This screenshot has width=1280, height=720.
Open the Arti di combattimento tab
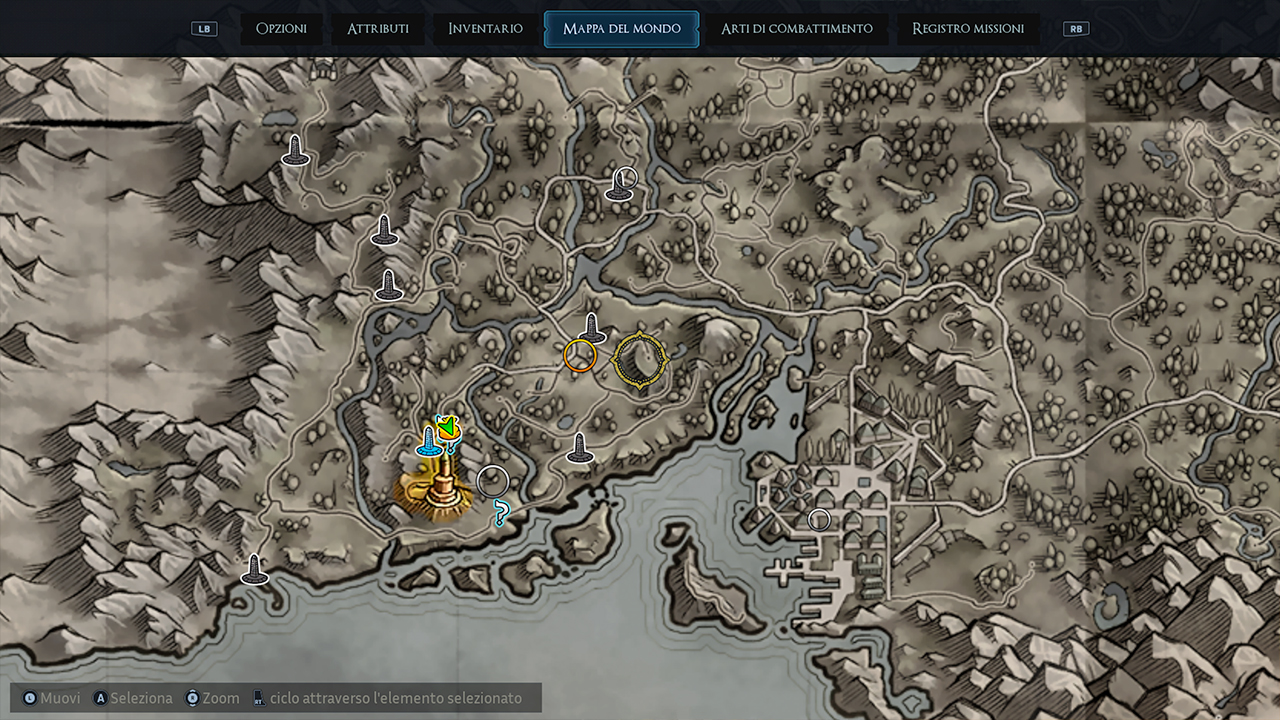pyautogui.click(x=796, y=29)
